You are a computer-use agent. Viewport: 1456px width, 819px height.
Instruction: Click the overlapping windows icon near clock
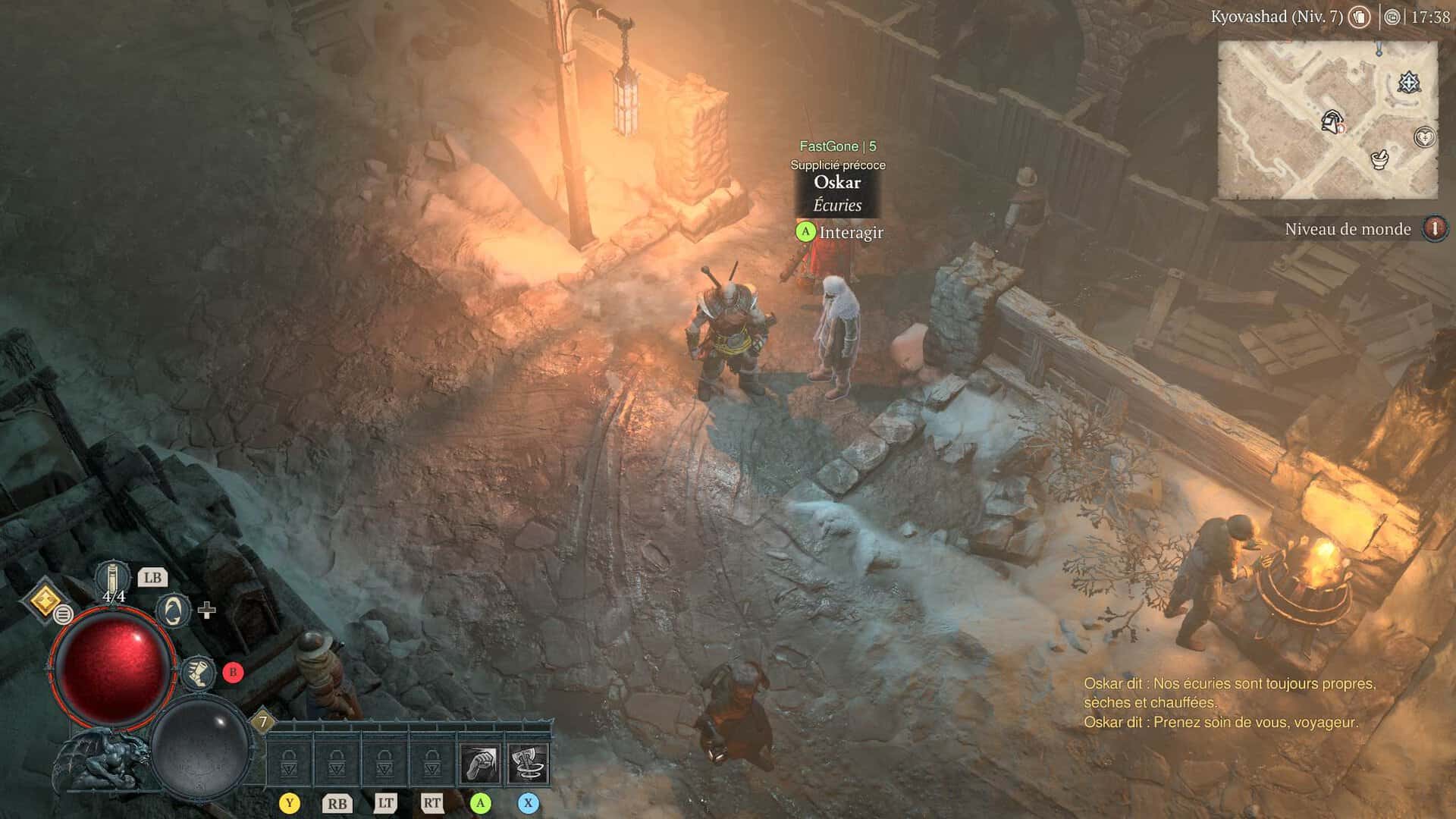(1392, 17)
